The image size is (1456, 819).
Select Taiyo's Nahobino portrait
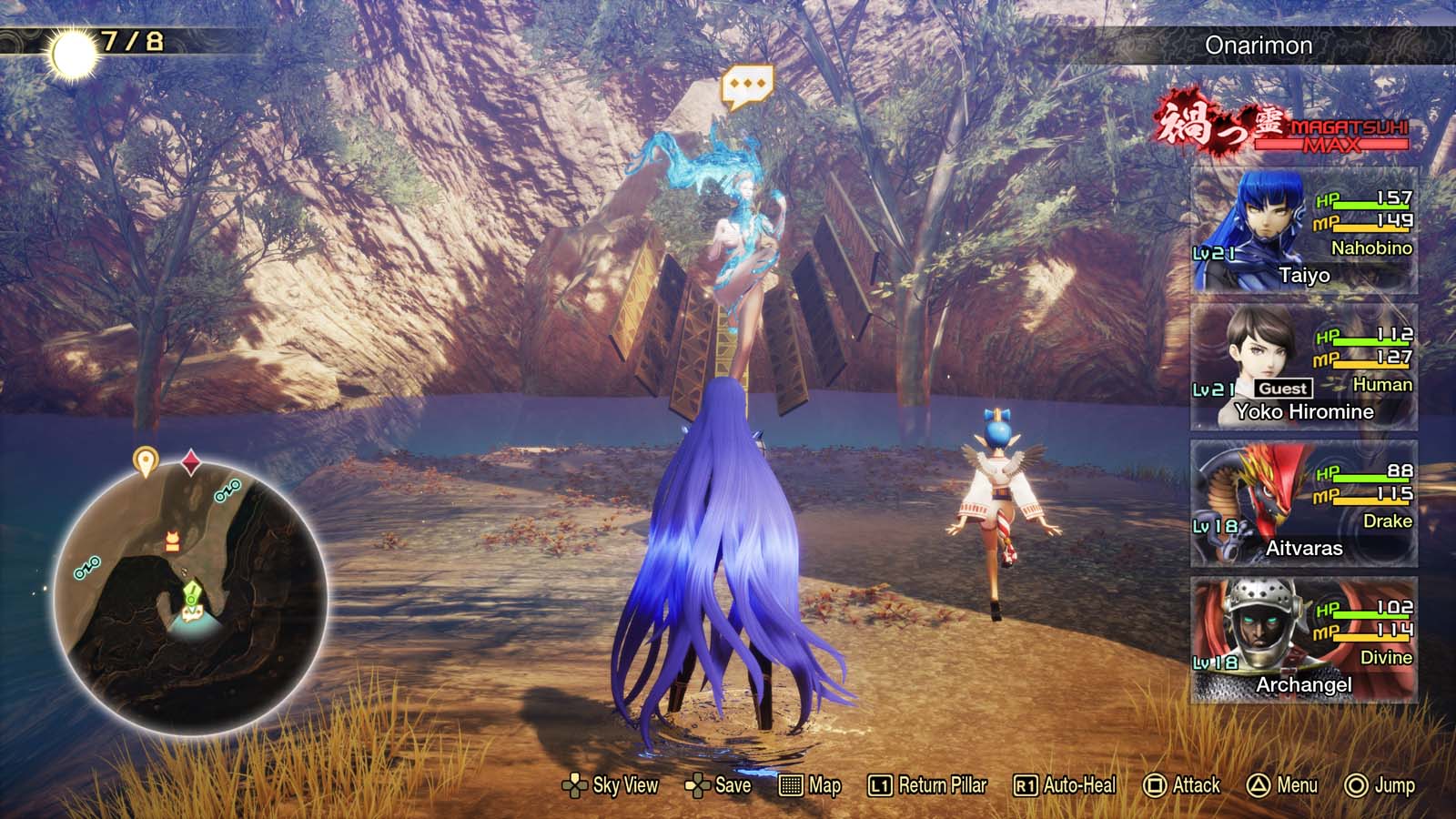(1263, 218)
